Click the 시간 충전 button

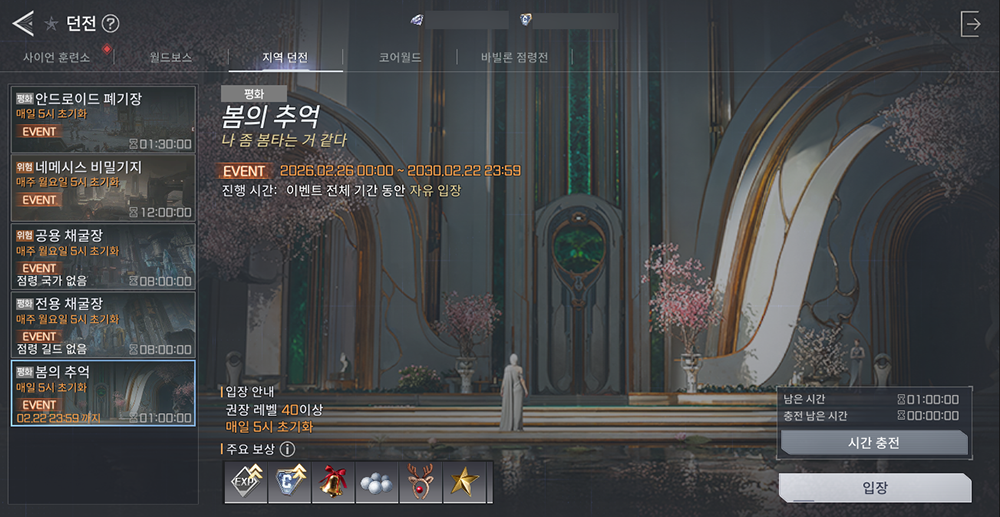pyautogui.click(x=873, y=443)
